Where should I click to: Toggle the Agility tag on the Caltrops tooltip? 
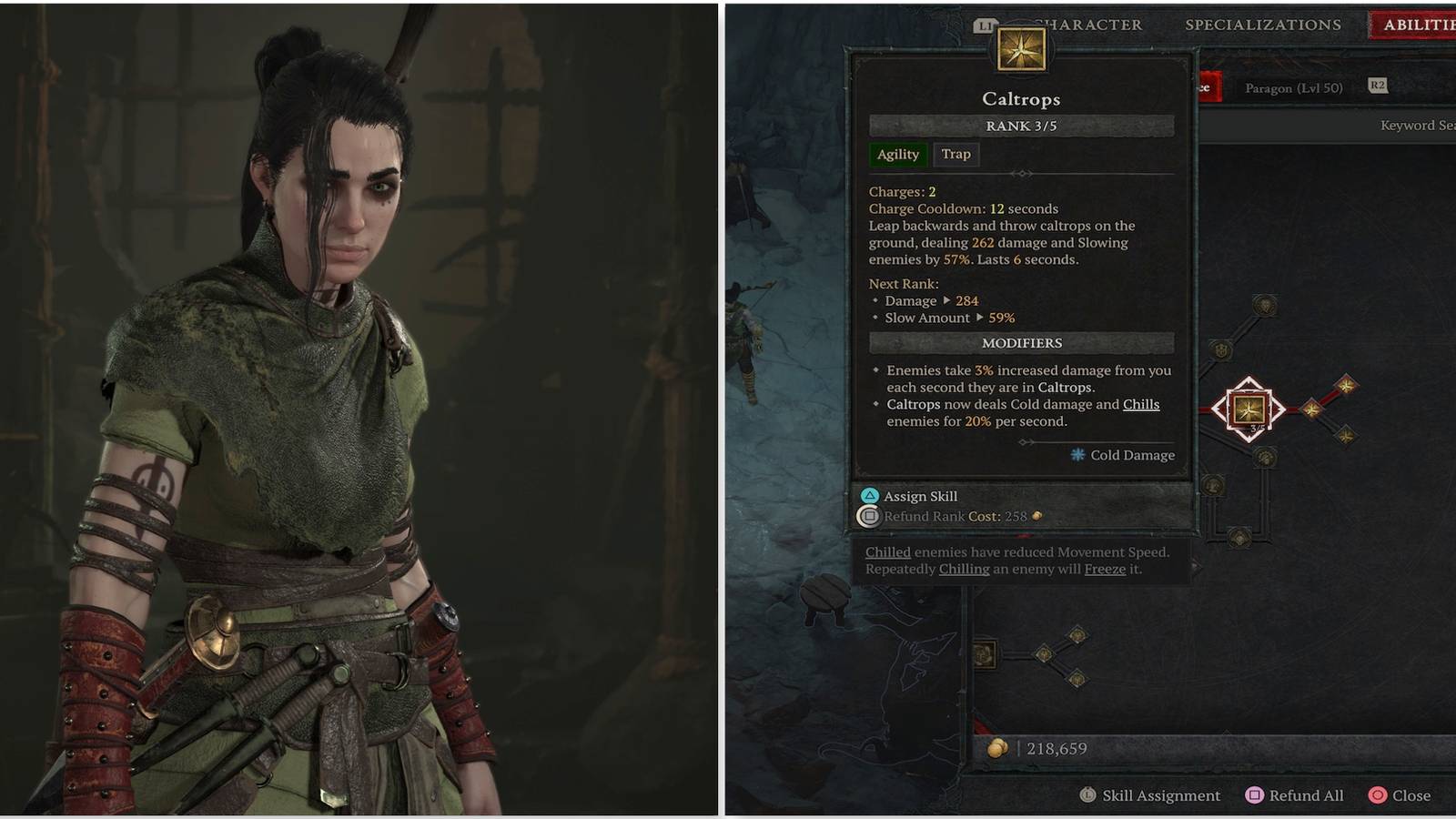pos(898,155)
